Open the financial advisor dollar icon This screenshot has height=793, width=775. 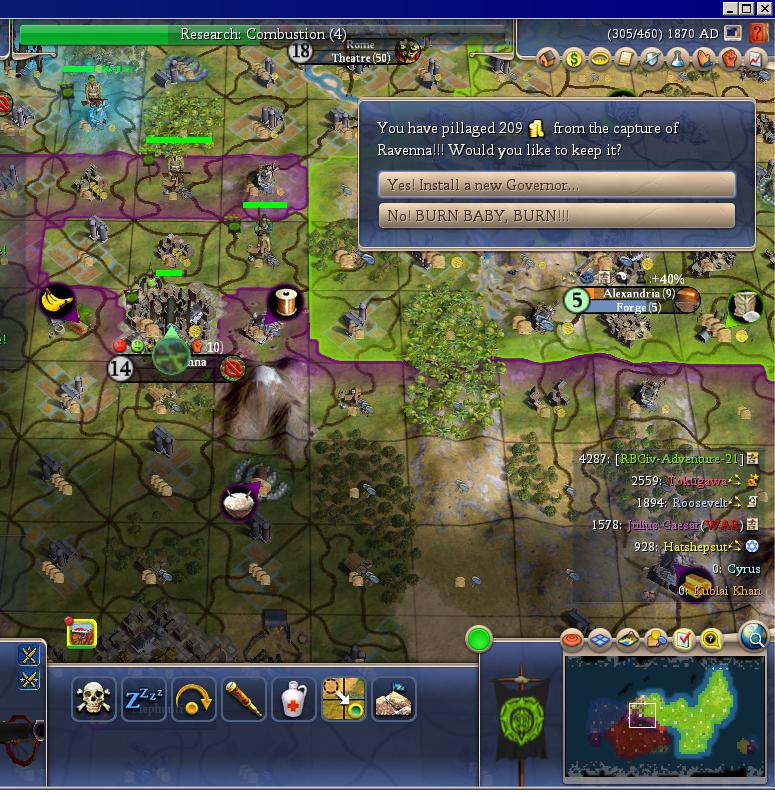tap(574, 60)
